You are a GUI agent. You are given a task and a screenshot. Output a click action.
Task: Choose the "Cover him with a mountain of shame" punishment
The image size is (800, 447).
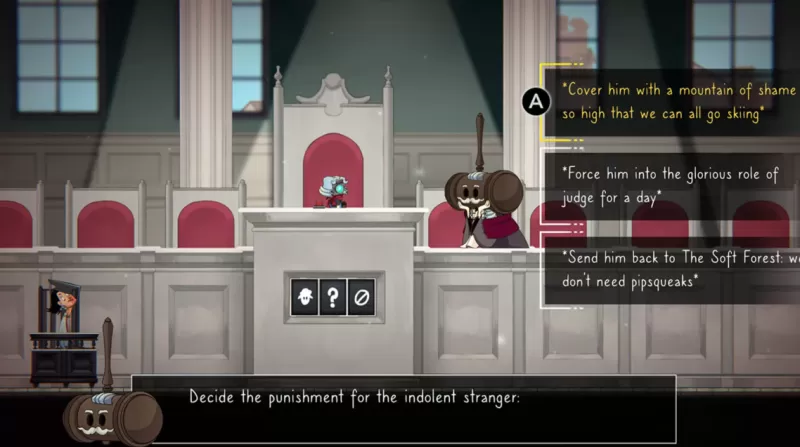click(665, 101)
